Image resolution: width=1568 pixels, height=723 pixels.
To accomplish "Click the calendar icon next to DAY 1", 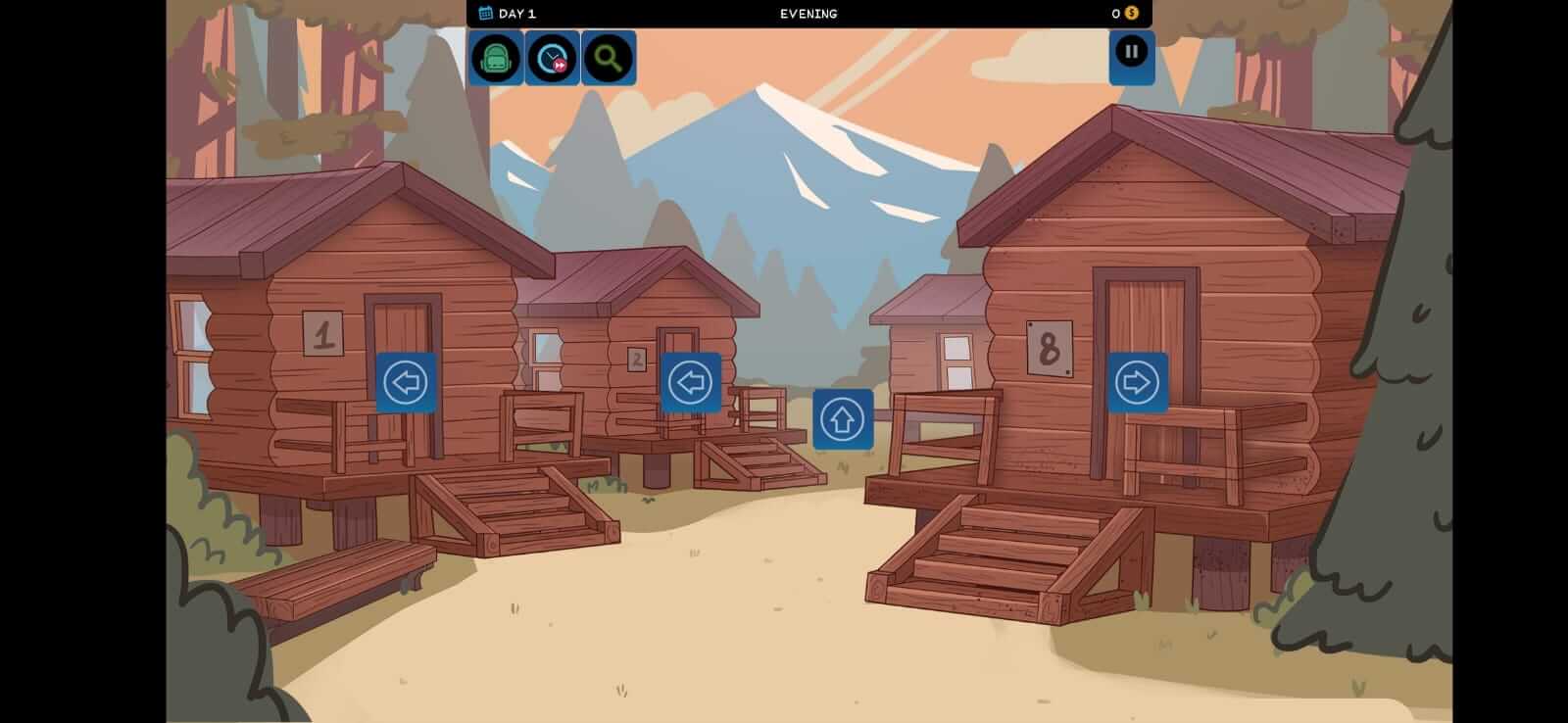I will pos(483,13).
